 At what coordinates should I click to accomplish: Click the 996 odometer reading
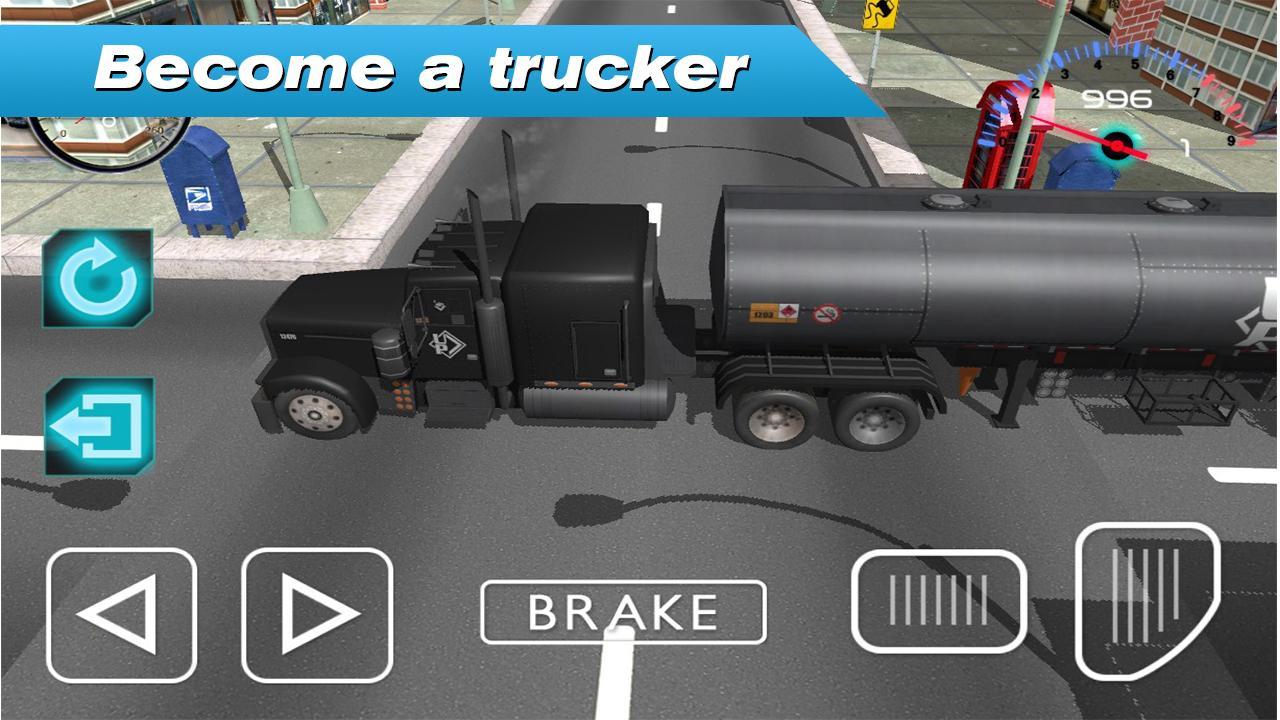point(1117,97)
